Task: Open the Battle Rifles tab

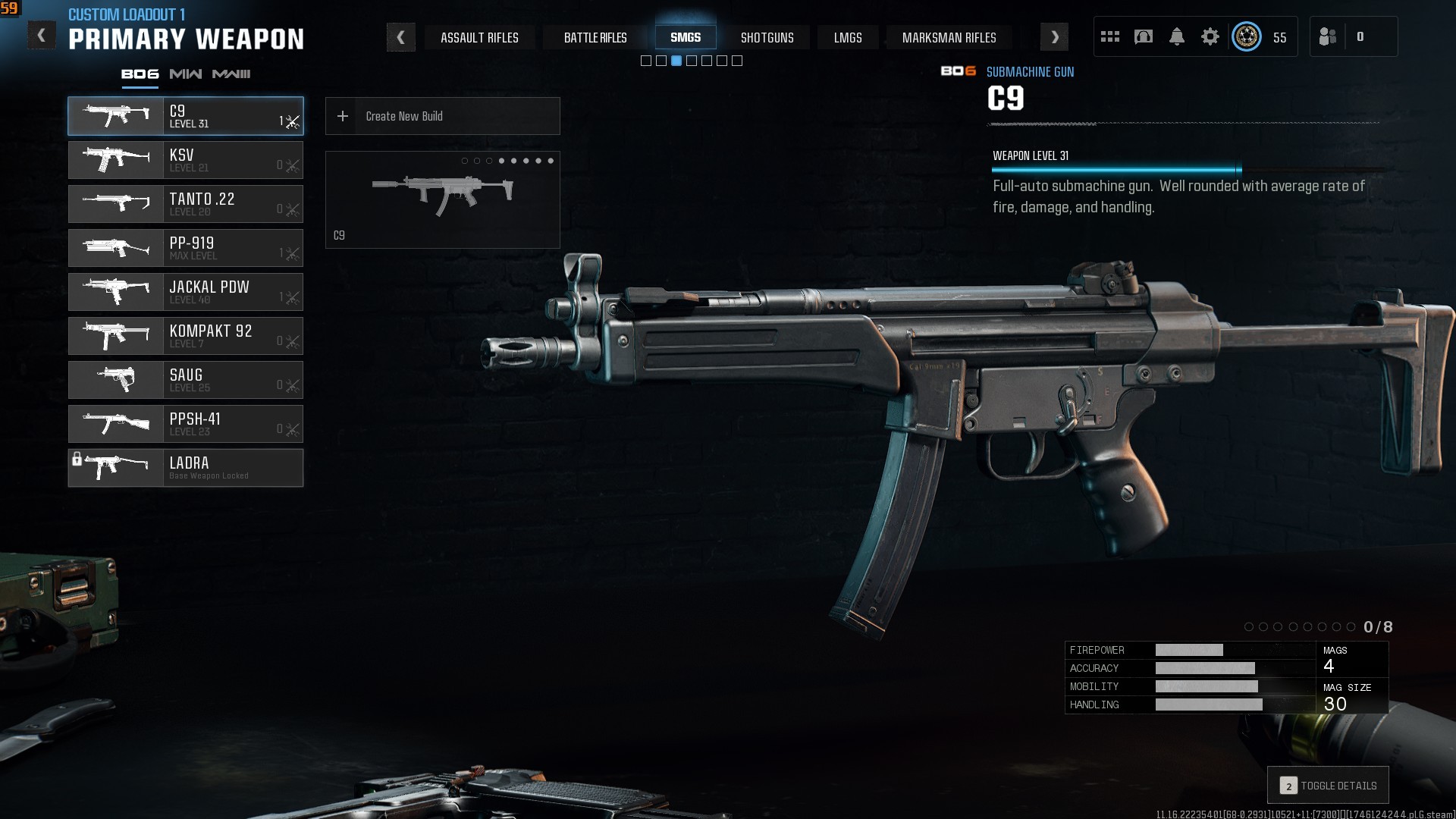Action: point(595,37)
